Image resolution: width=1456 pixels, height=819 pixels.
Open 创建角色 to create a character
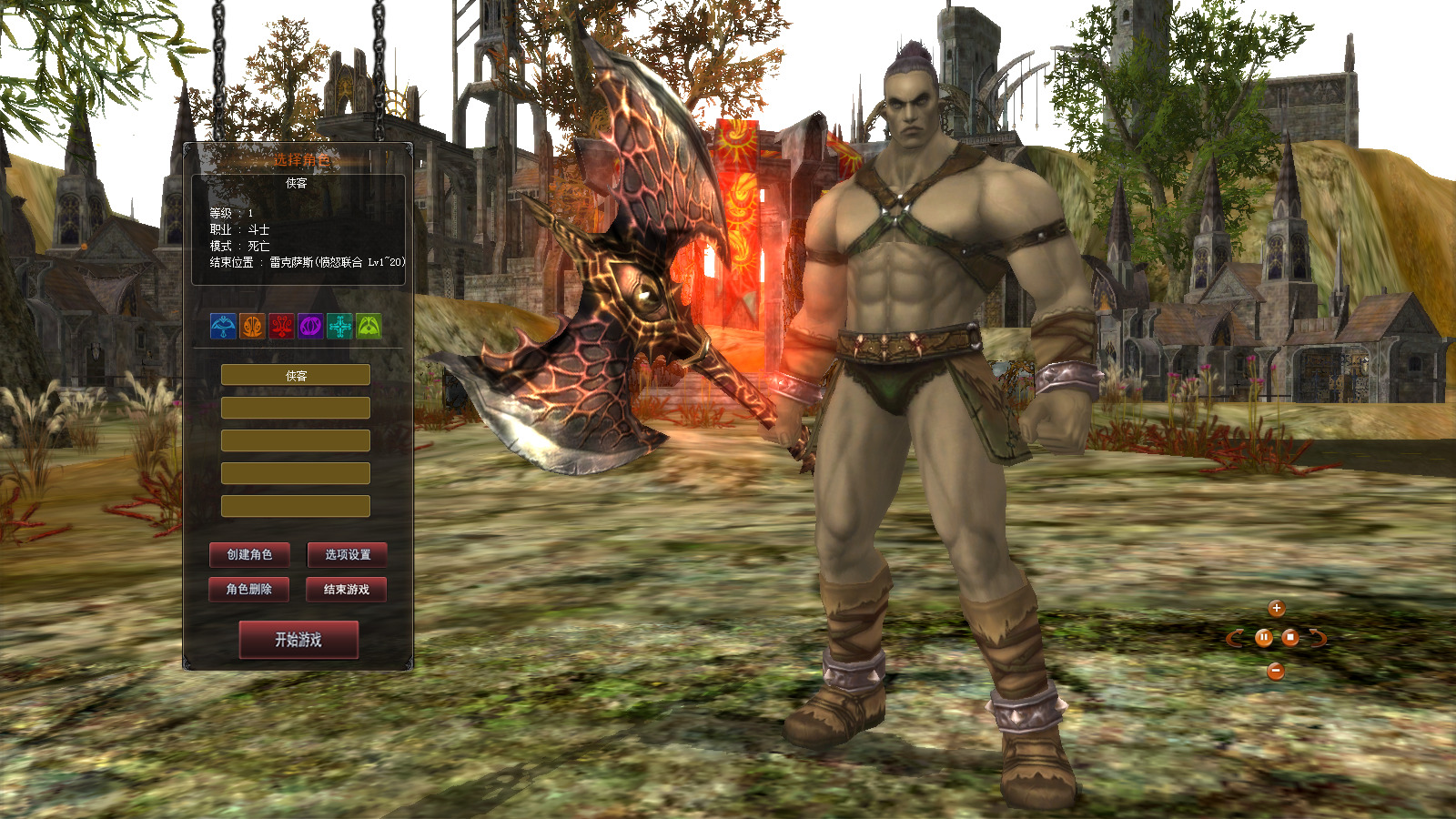[x=249, y=554]
